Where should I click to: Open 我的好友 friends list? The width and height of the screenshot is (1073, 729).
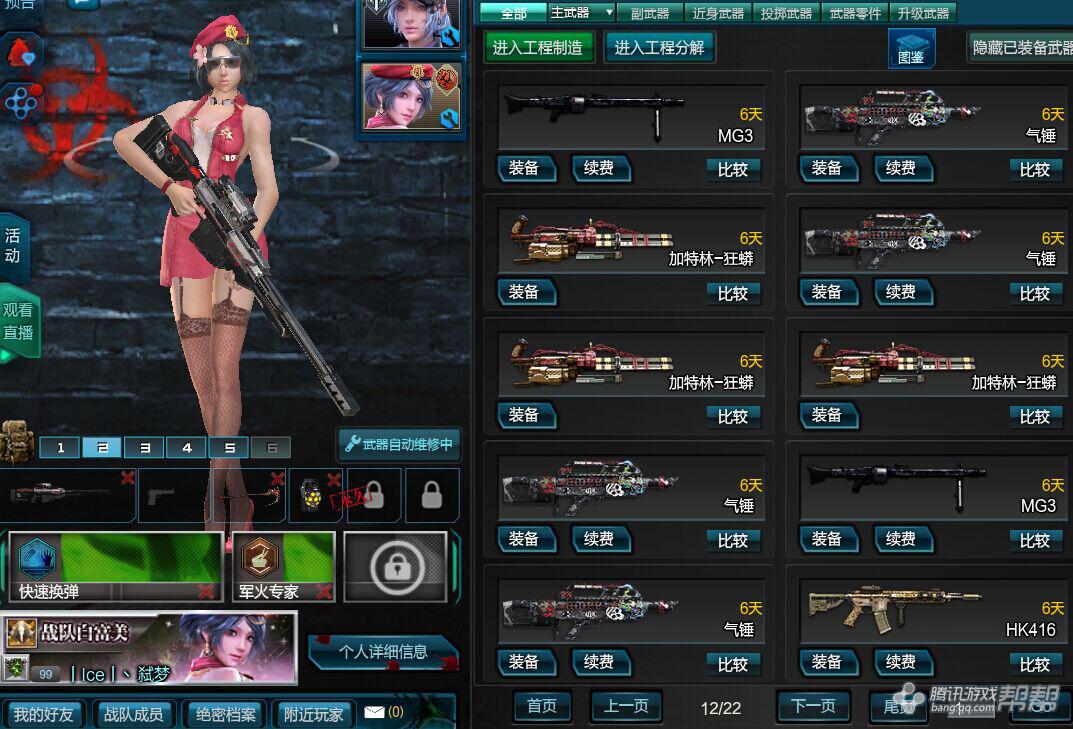(44, 714)
